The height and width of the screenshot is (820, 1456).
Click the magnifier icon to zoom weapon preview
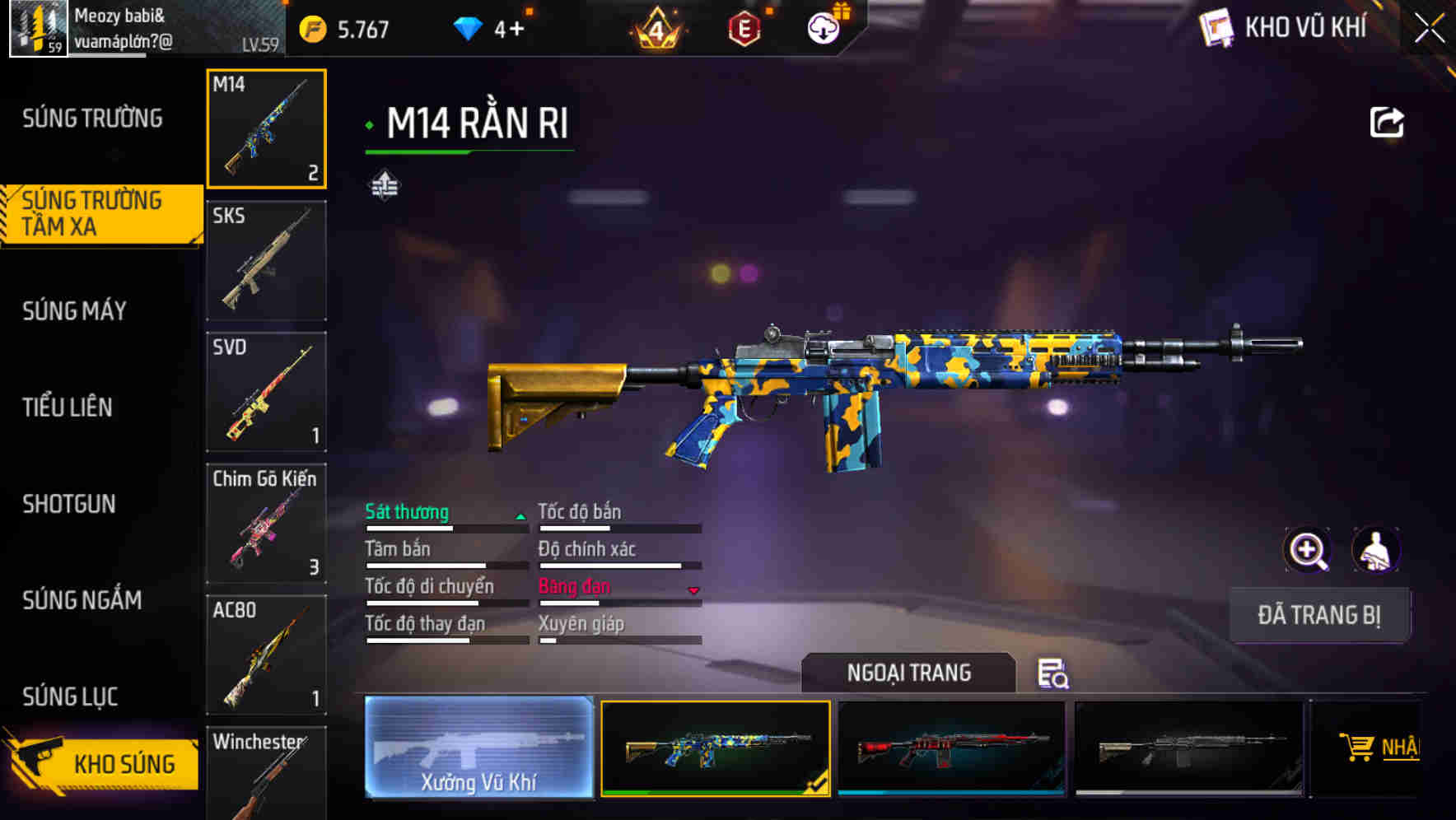point(1308,550)
